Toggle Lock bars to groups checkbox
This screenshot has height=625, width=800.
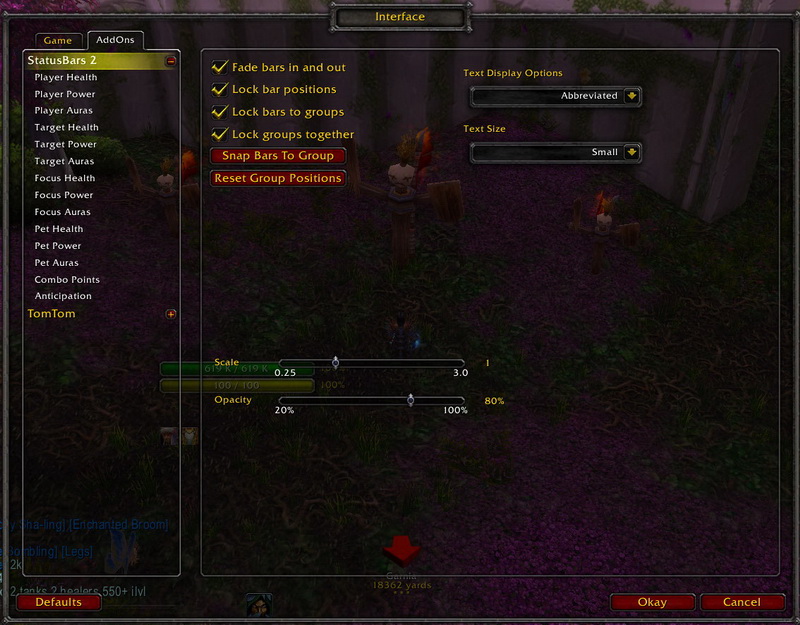220,112
